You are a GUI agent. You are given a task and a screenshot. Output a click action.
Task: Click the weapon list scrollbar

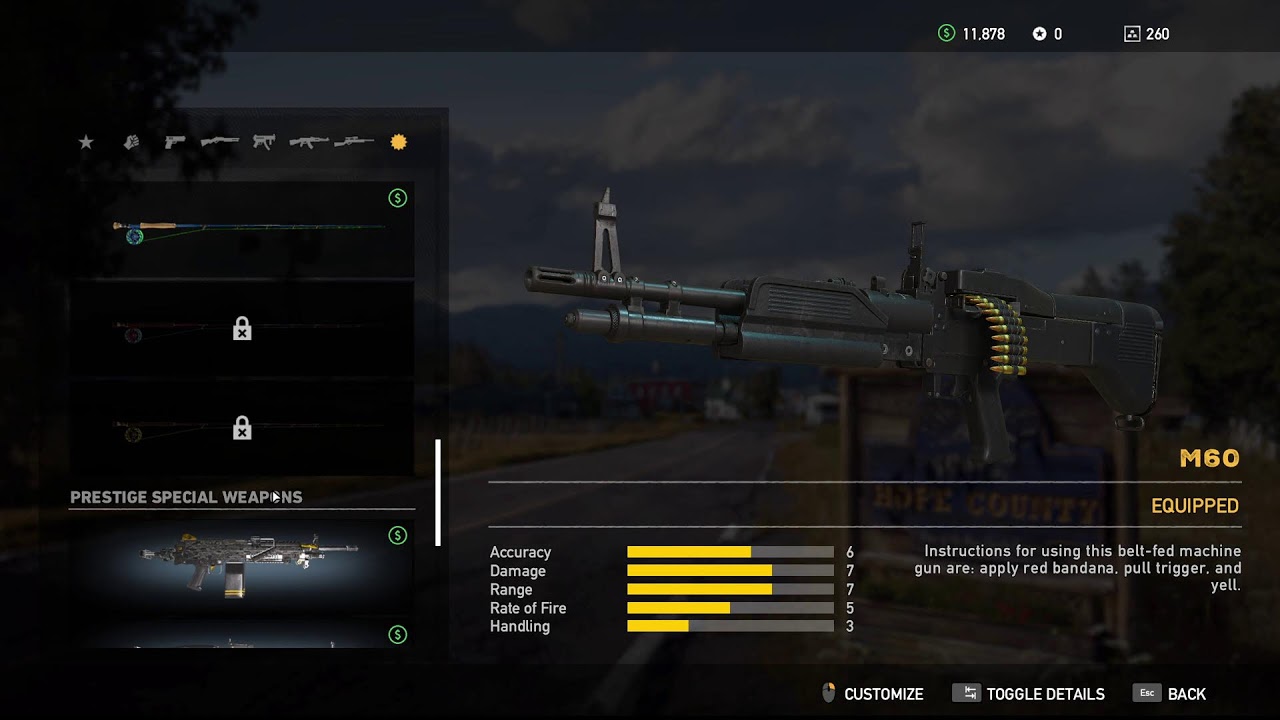(438, 492)
